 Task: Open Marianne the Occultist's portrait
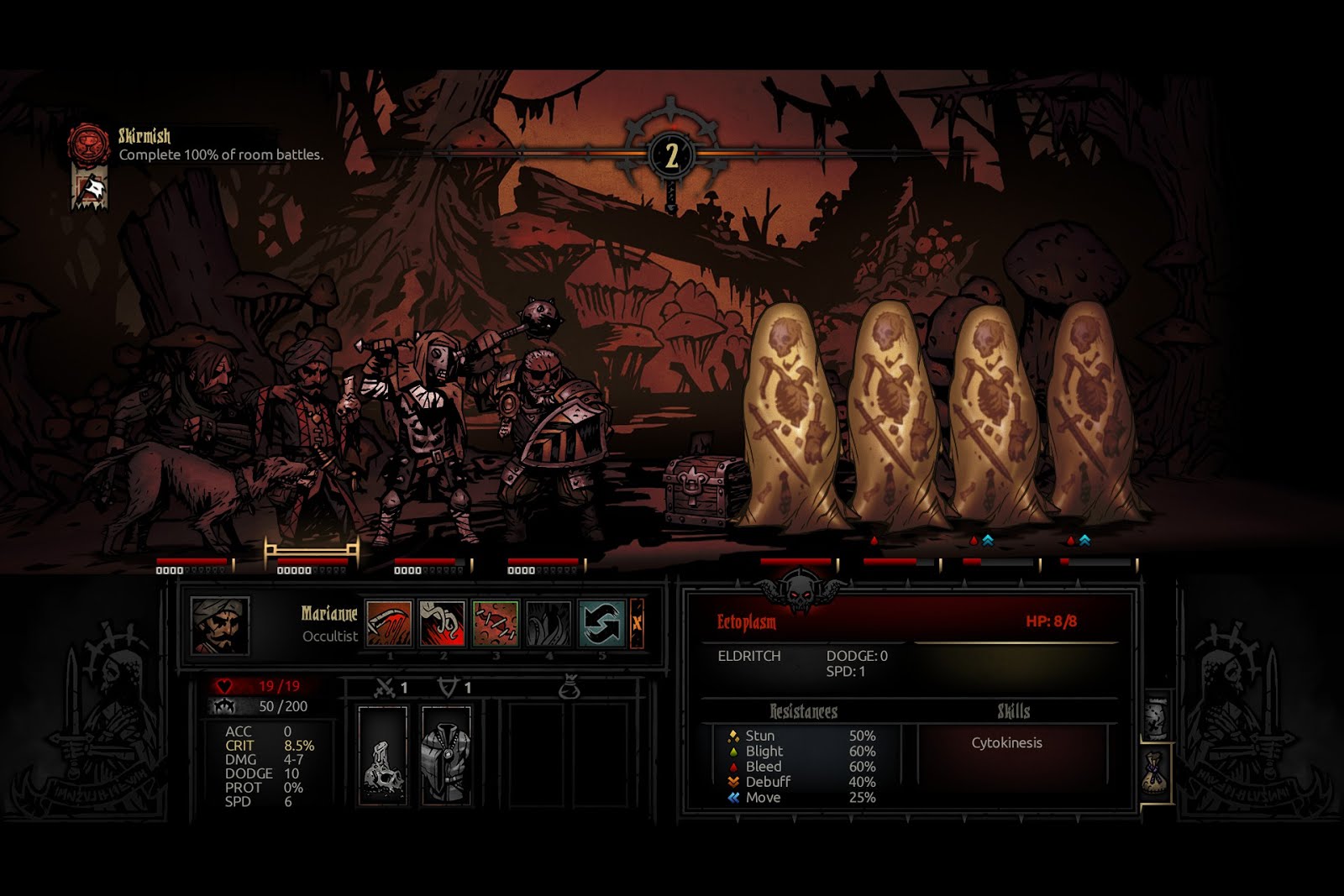220,626
